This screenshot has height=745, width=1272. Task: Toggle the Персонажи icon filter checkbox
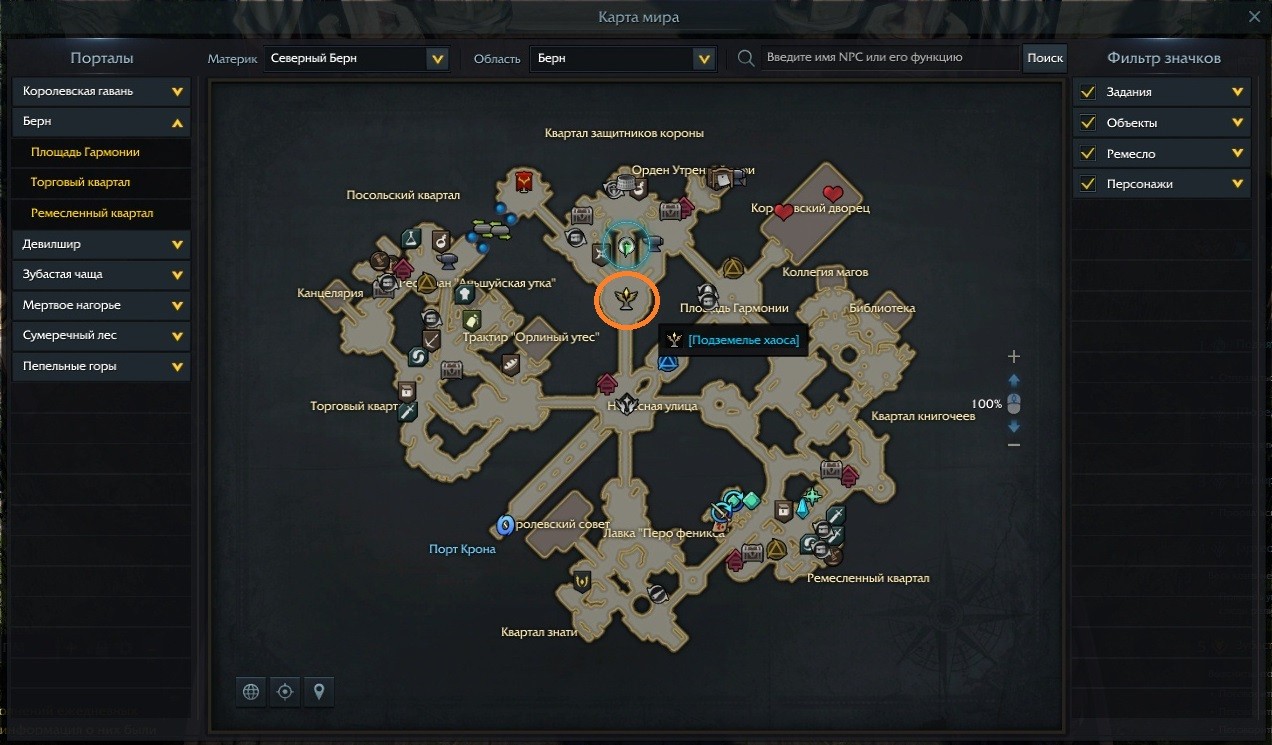click(1087, 184)
